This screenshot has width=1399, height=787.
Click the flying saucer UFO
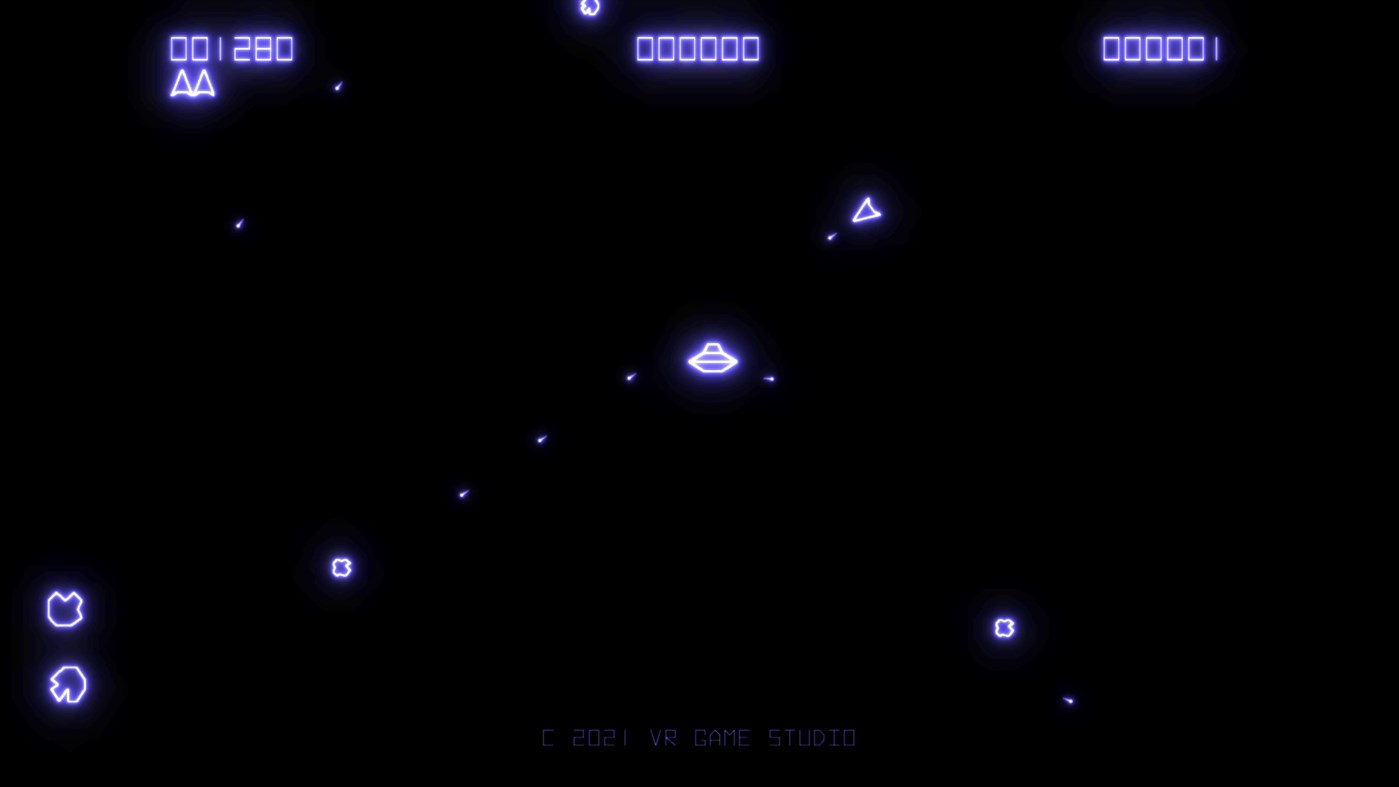(x=712, y=360)
